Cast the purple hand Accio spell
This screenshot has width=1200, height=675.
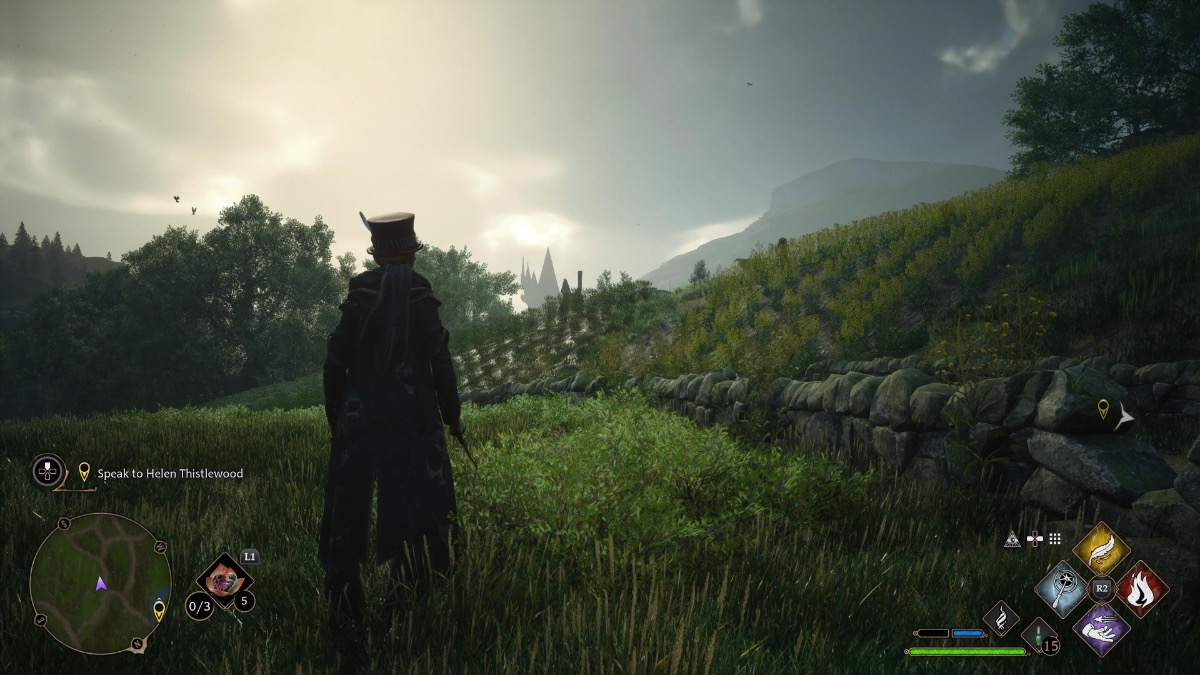pyautogui.click(x=1101, y=628)
